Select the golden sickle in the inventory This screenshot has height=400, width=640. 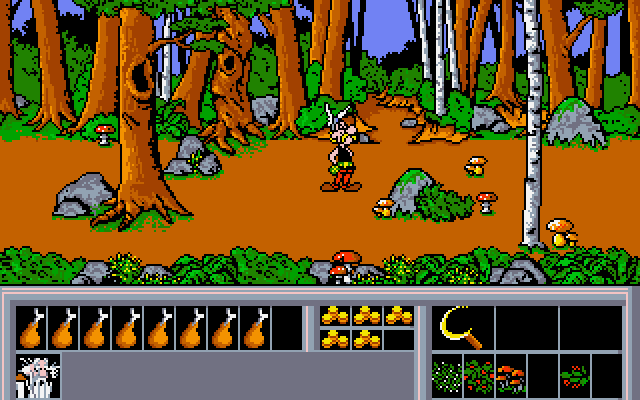click(x=460, y=327)
